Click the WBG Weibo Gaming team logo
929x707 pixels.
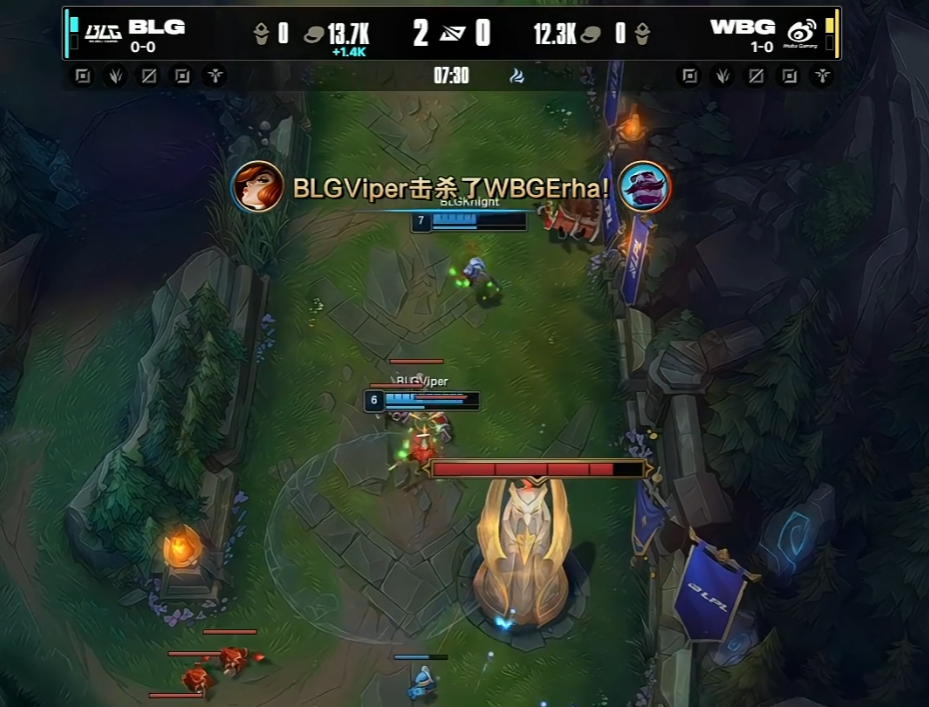click(801, 32)
